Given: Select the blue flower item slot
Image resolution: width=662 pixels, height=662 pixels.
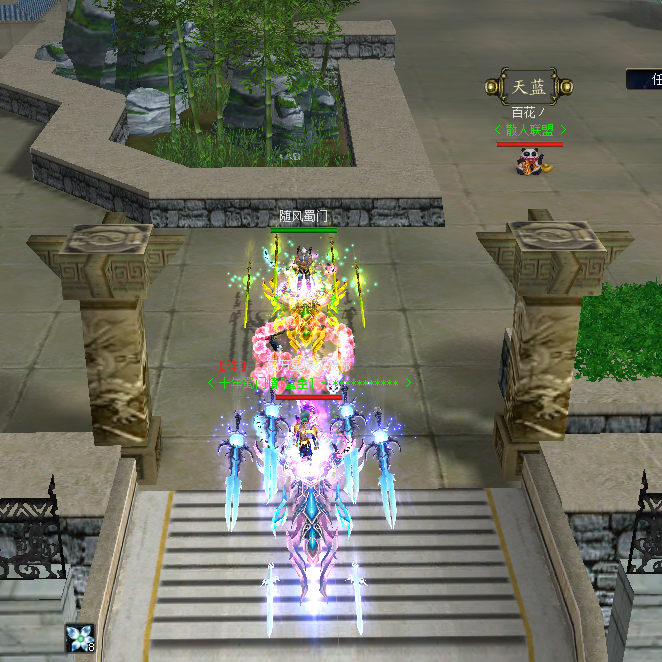Looking at the screenshot, I should [x=79, y=639].
